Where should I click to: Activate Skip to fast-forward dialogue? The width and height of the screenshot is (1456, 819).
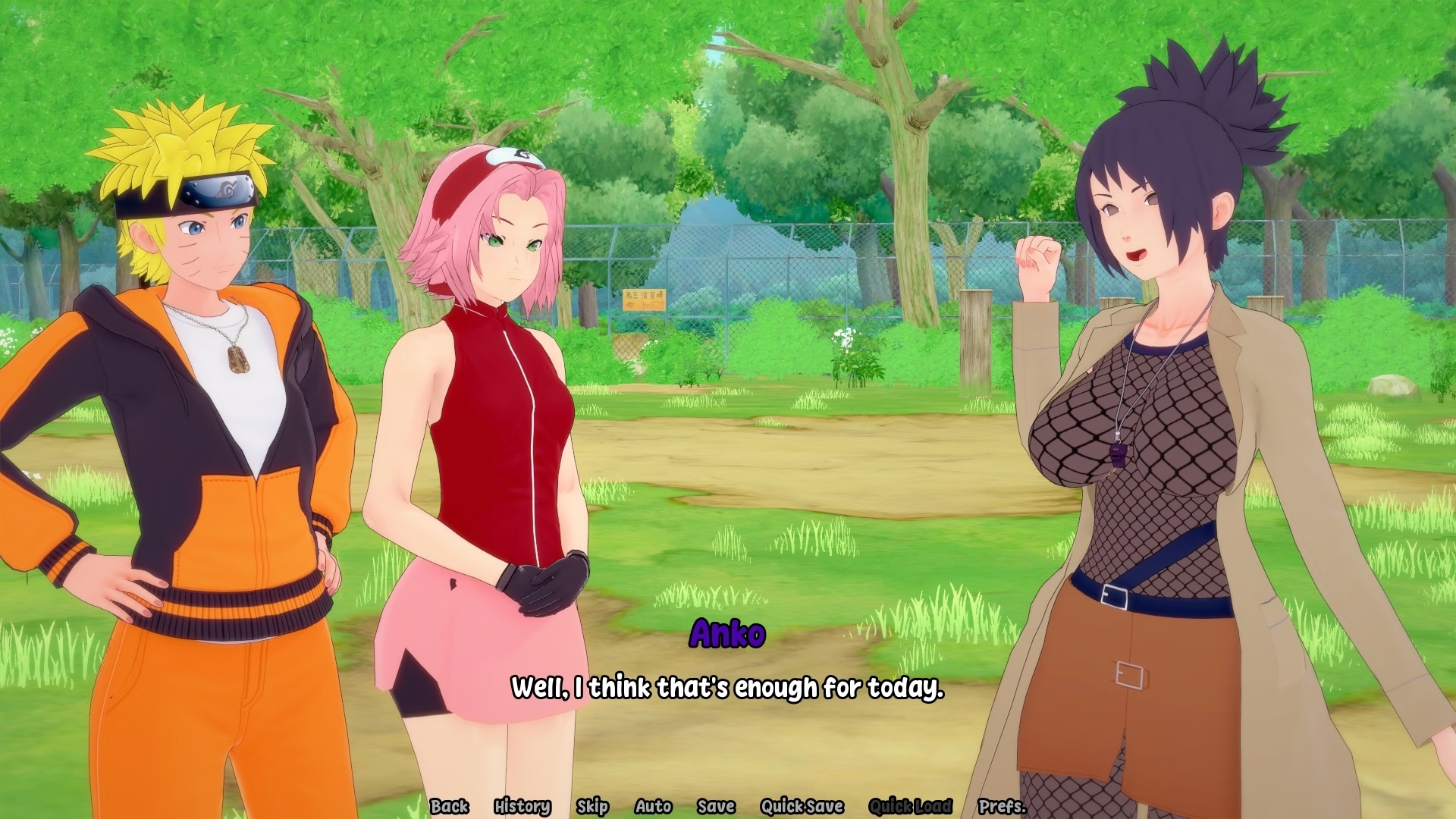click(592, 806)
